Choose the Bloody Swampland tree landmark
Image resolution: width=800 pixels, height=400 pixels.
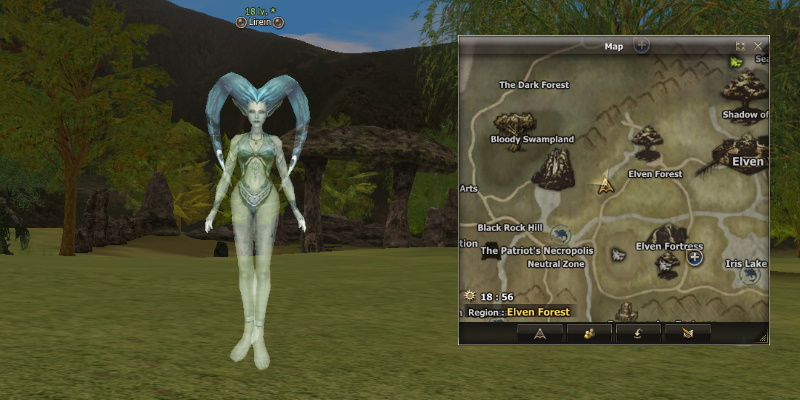click(x=514, y=127)
